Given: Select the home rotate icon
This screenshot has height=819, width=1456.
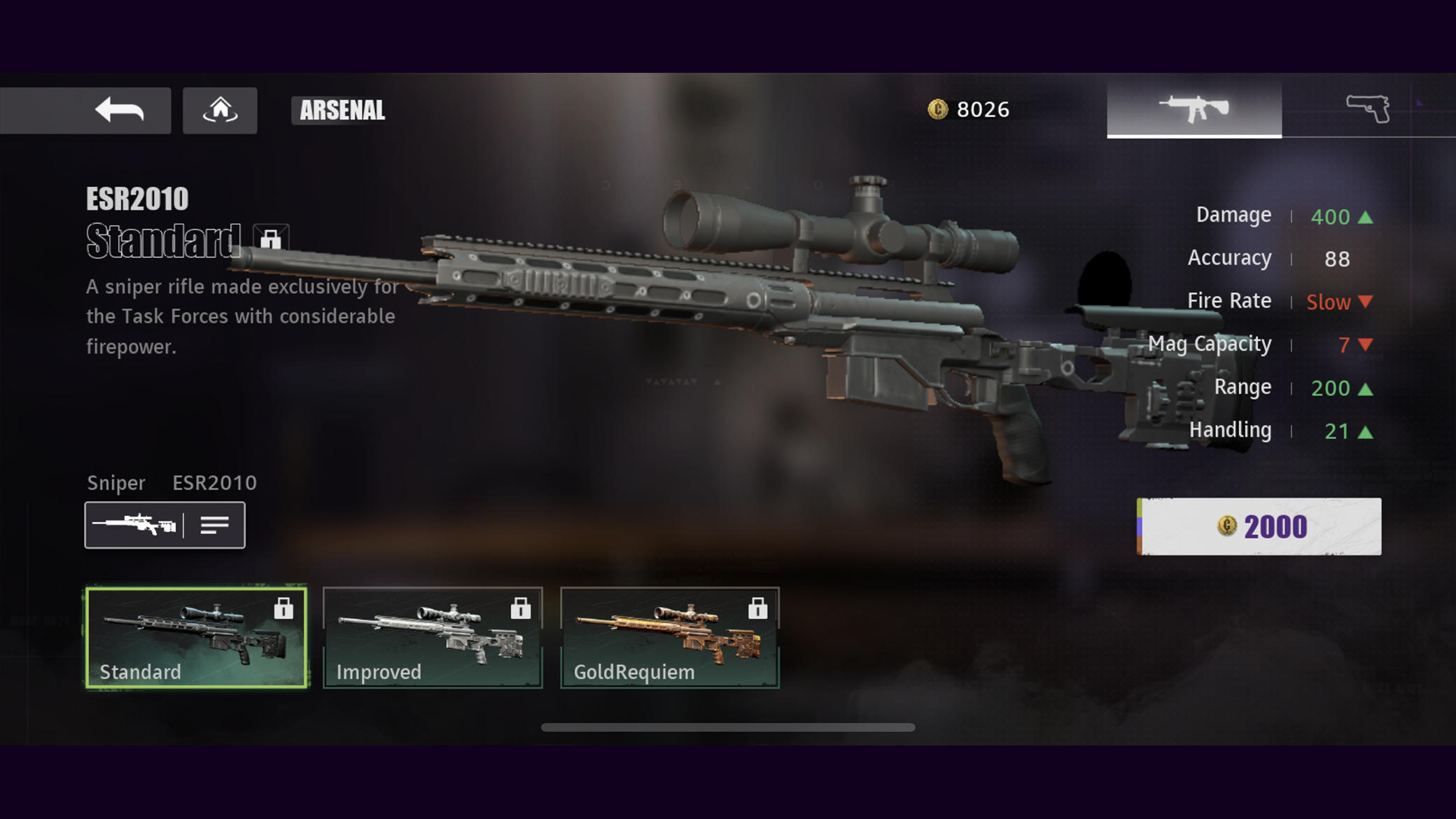Looking at the screenshot, I should [220, 110].
